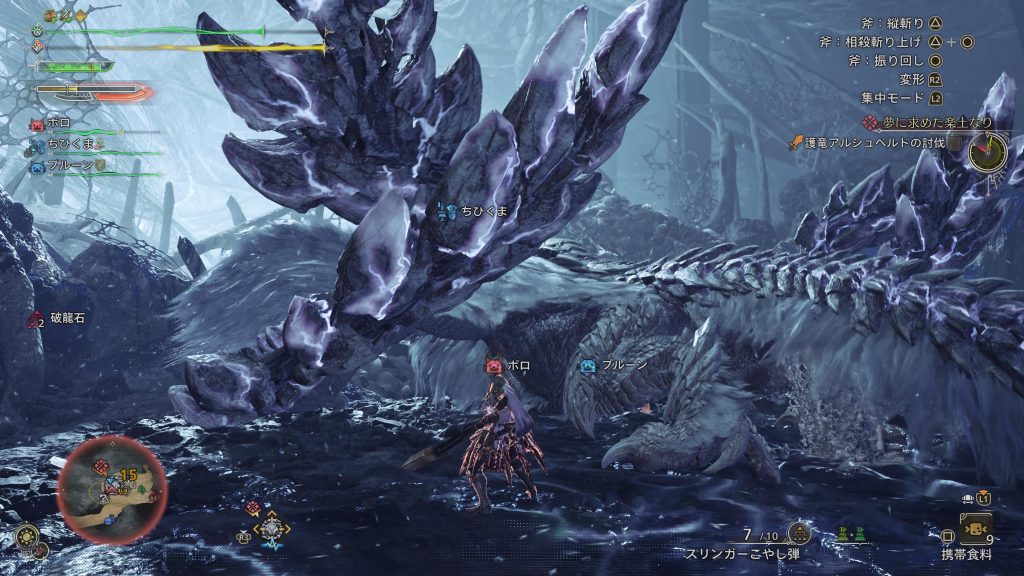Select the 携帯食料 ration item slot
The width and height of the screenshot is (1024, 576).
pyautogui.click(x=975, y=528)
